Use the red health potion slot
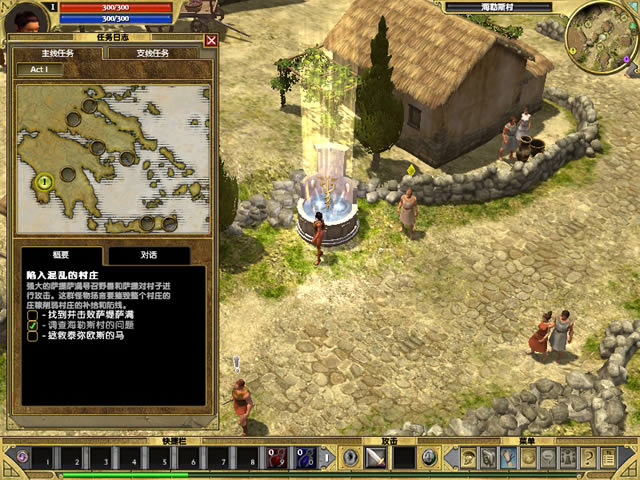The height and width of the screenshot is (480, 640). tap(277, 458)
